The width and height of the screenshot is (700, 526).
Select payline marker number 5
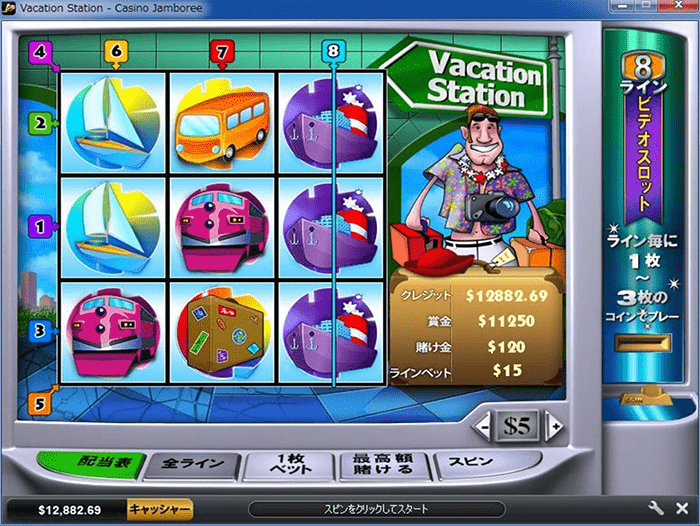(39, 404)
